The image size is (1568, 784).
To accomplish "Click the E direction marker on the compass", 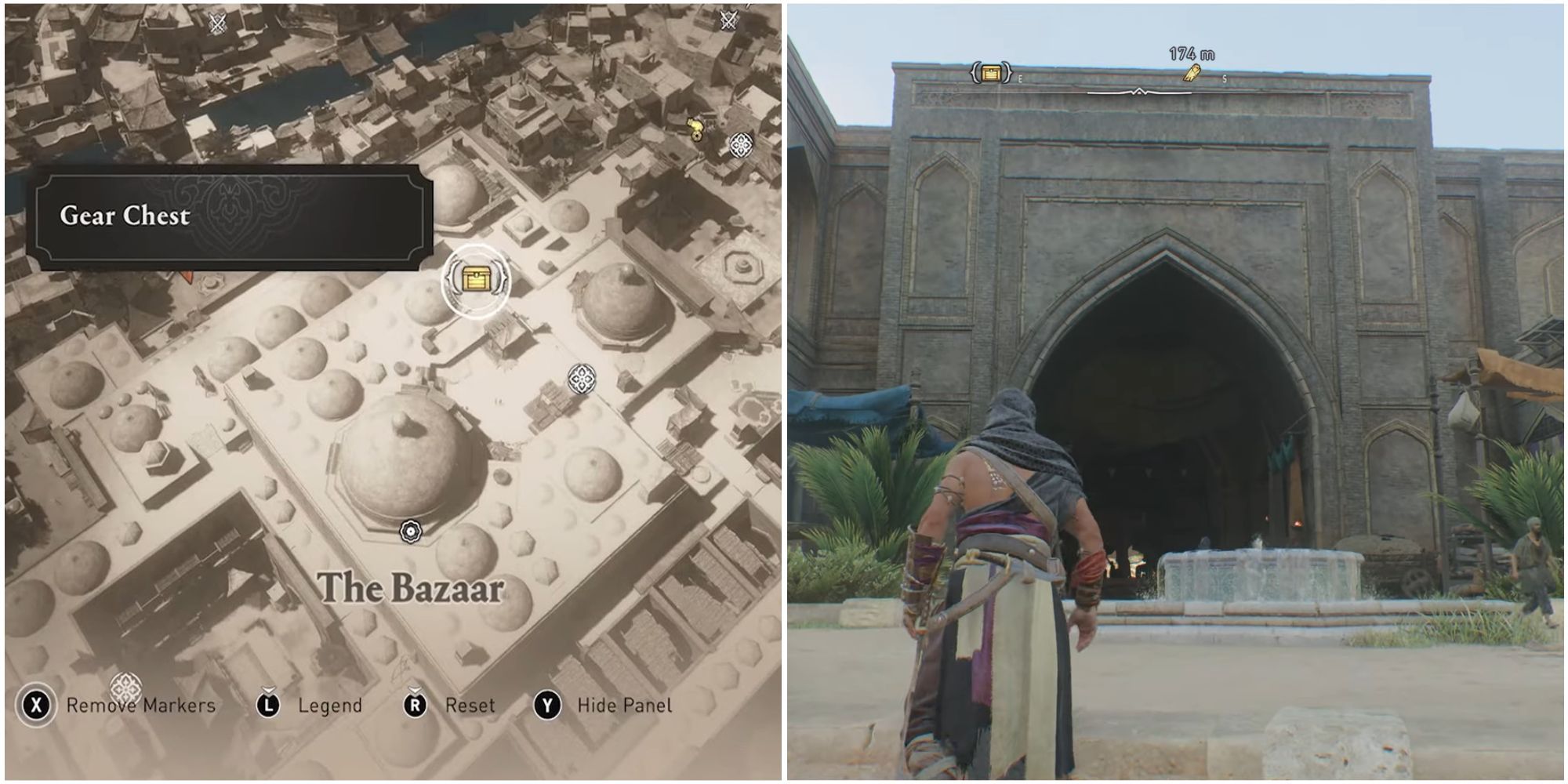I will click(x=1020, y=78).
